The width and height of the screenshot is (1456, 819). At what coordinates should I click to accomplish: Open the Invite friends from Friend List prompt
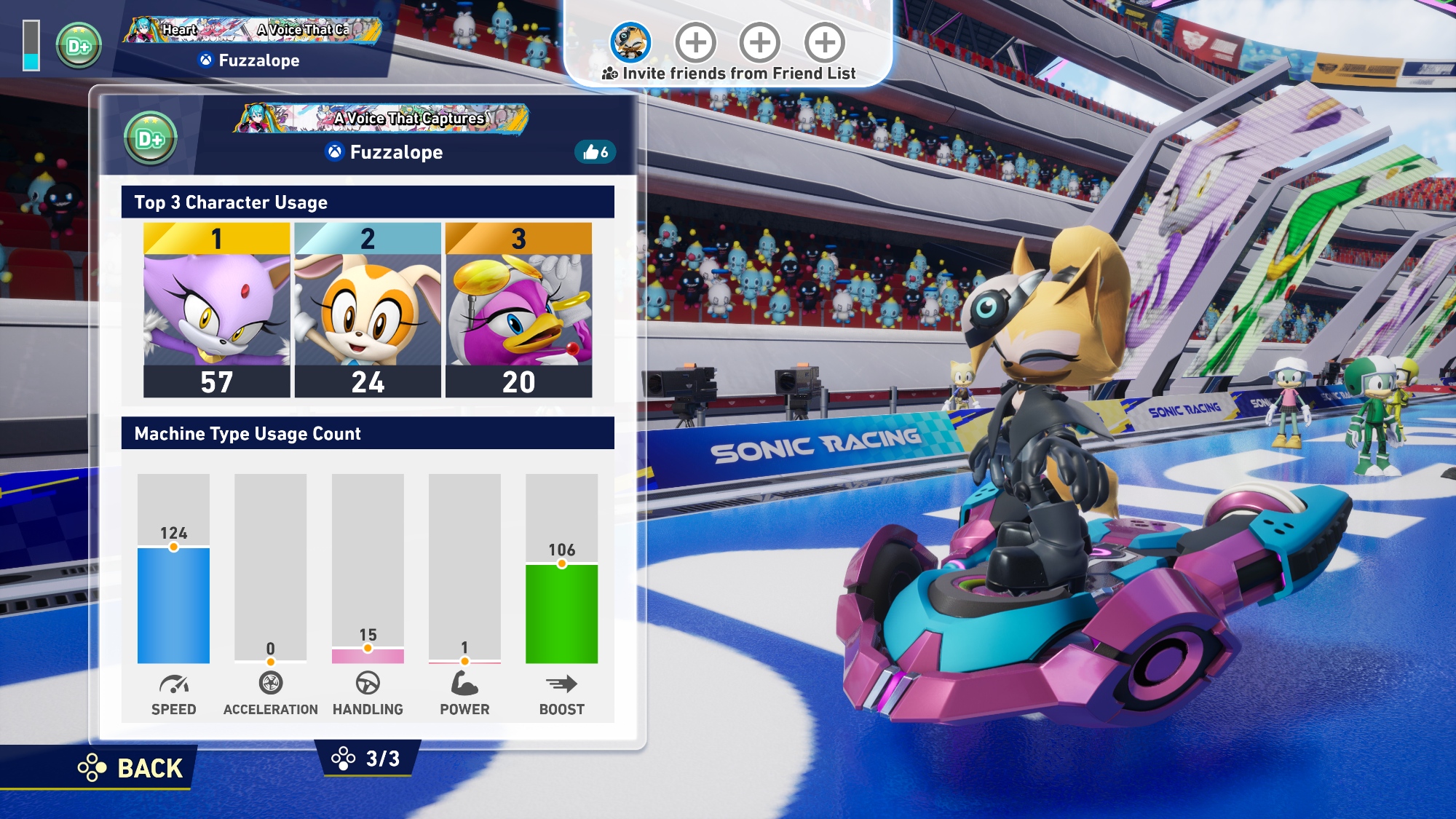coord(729,74)
